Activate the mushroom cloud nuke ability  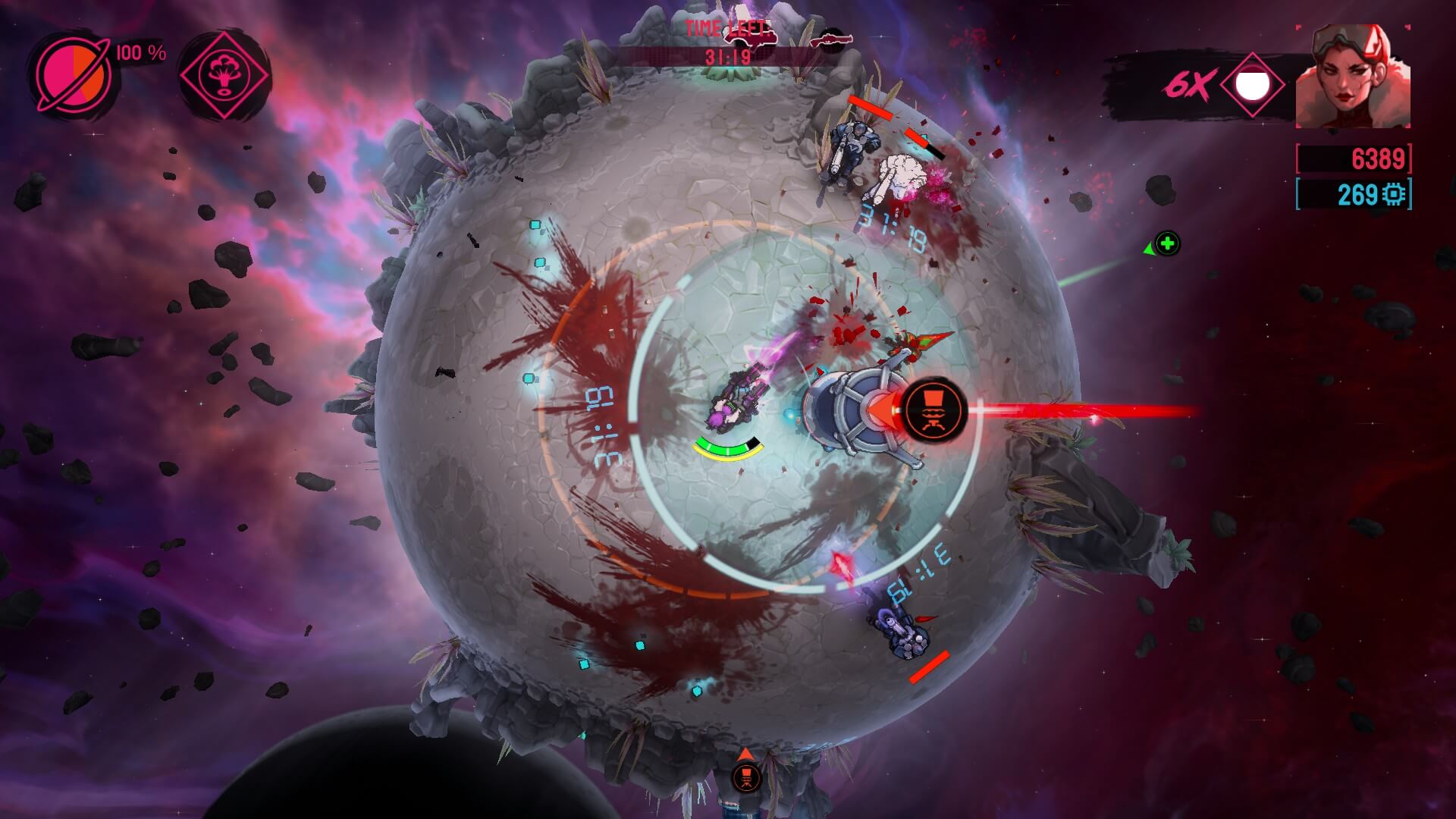point(224,74)
